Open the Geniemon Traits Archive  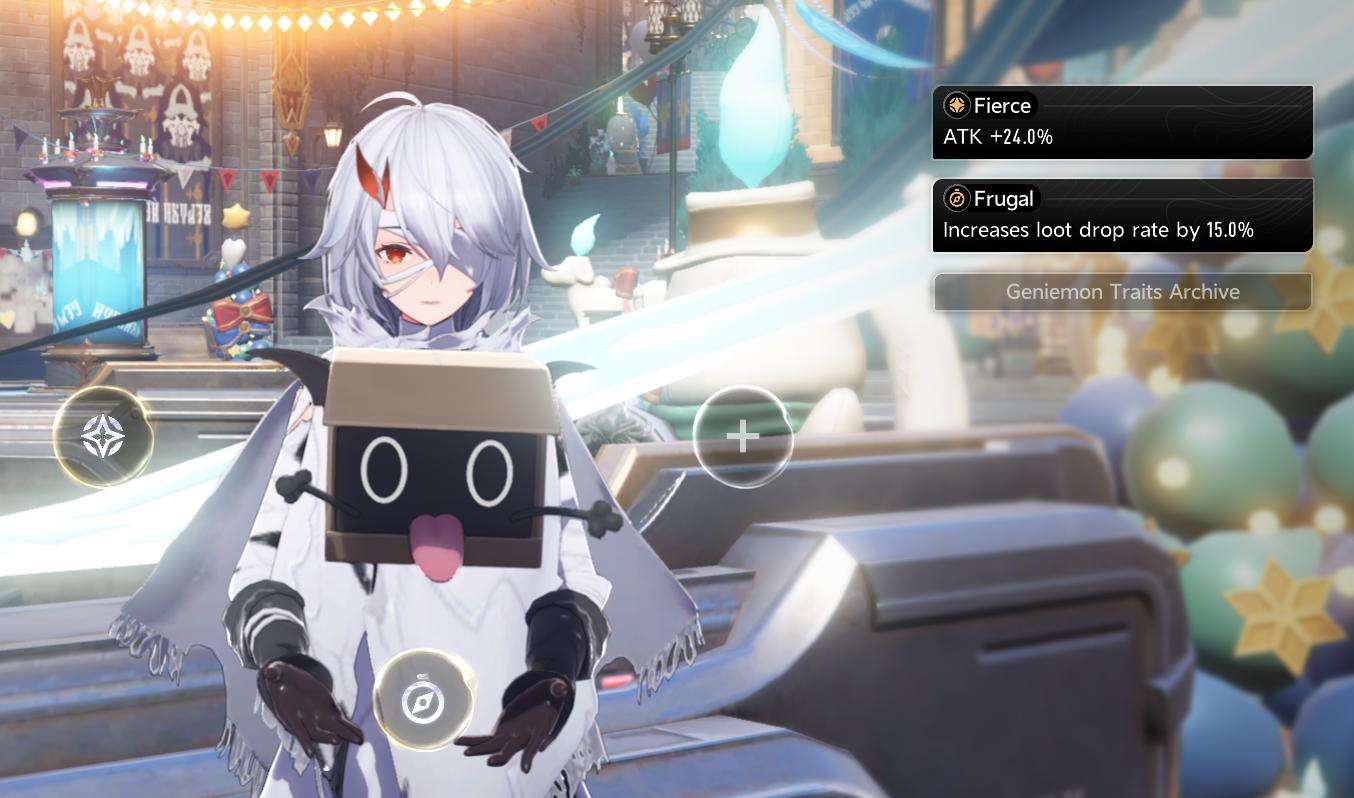pos(1122,292)
